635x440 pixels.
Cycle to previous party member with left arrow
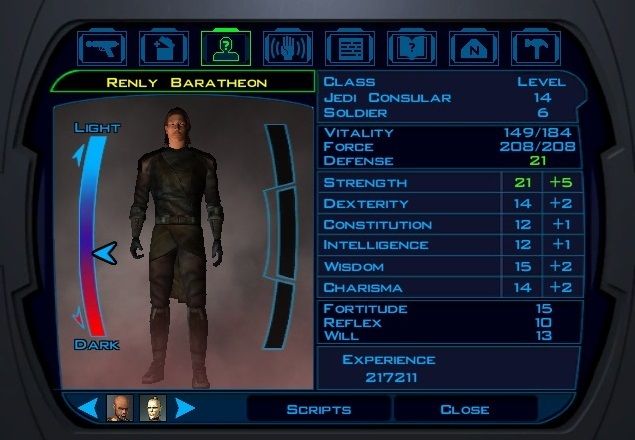[88, 408]
